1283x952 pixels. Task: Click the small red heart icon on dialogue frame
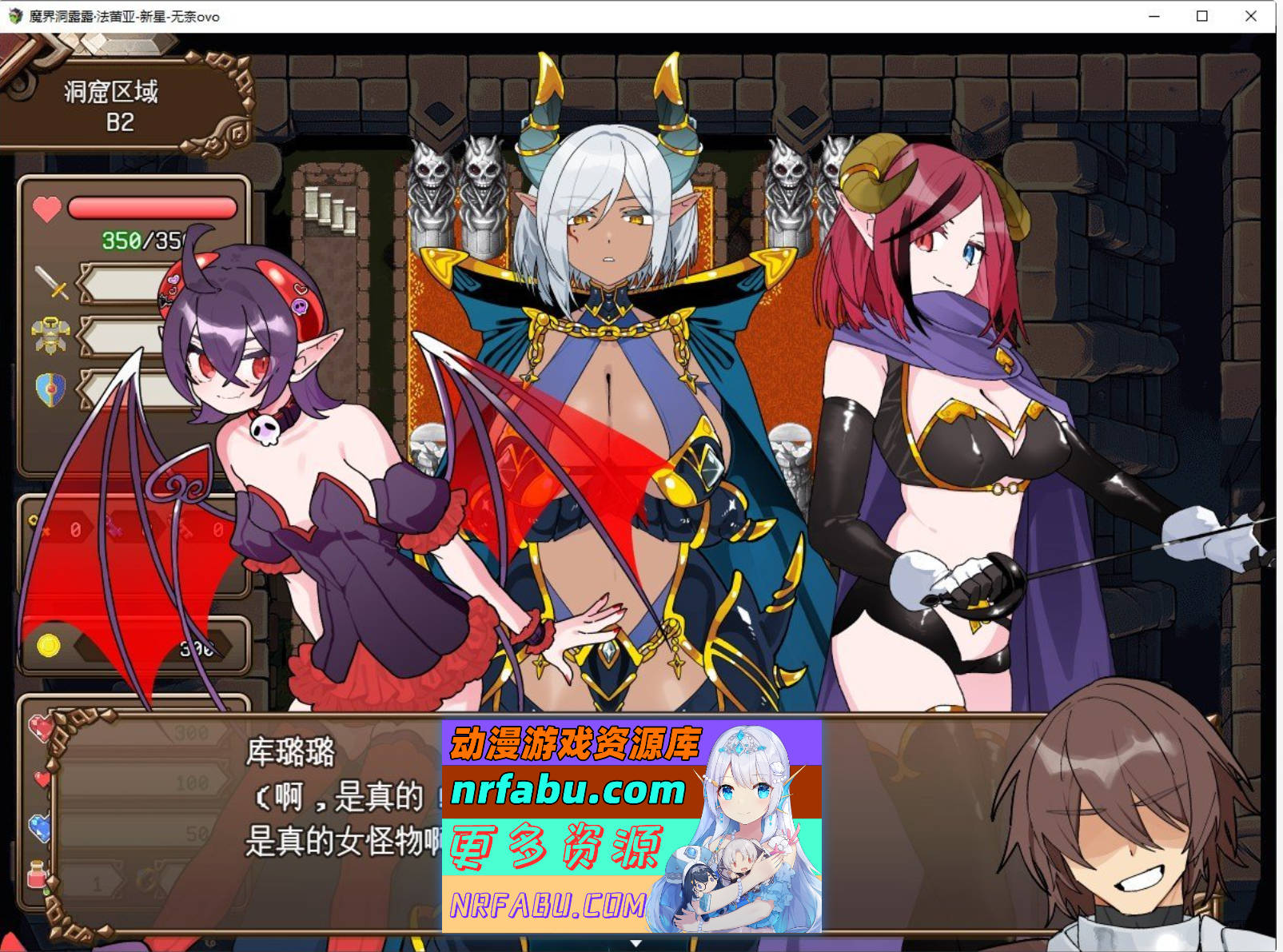[41, 779]
